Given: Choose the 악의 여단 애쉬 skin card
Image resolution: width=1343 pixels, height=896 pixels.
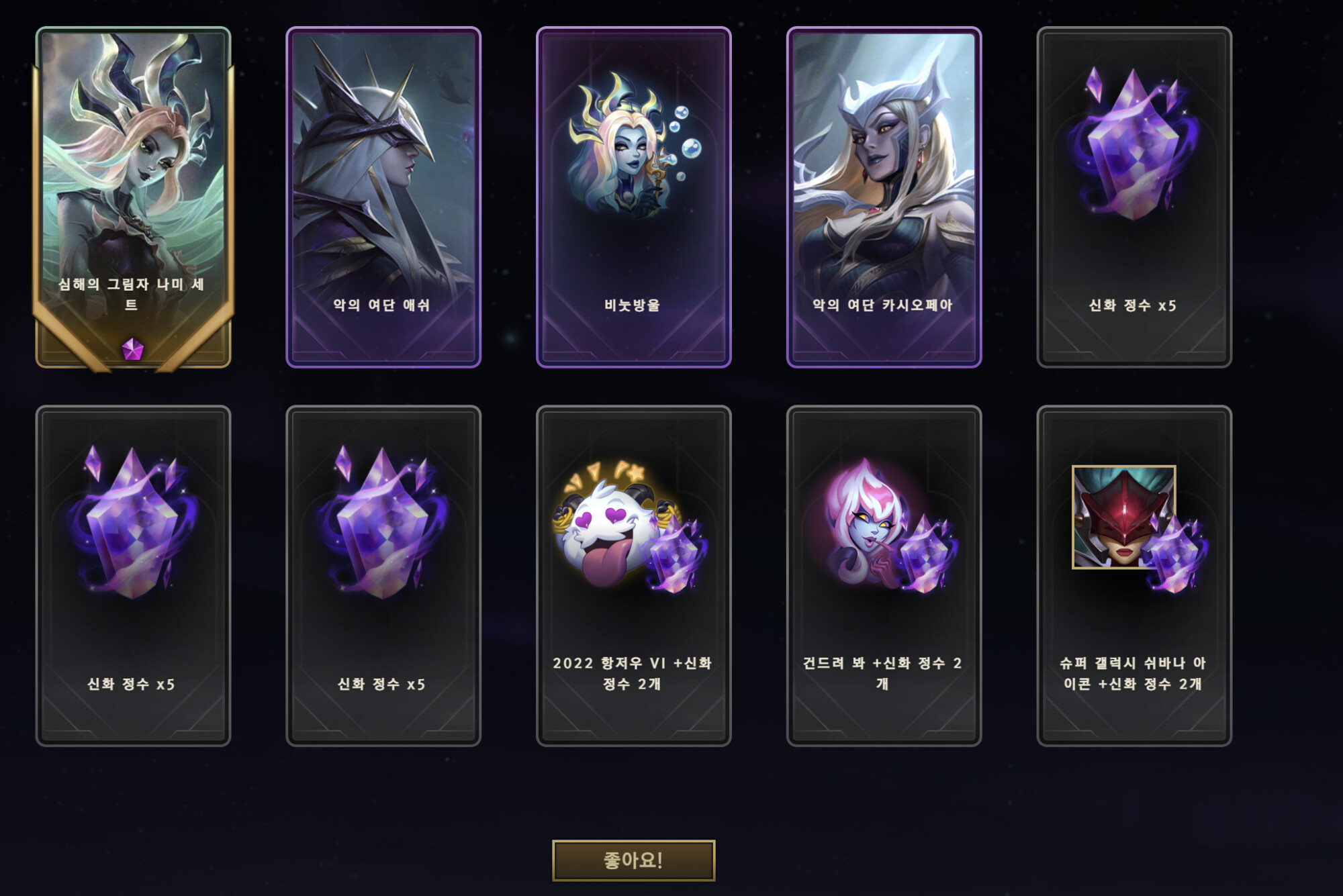Looking at the screenshot, I should 383,197.
